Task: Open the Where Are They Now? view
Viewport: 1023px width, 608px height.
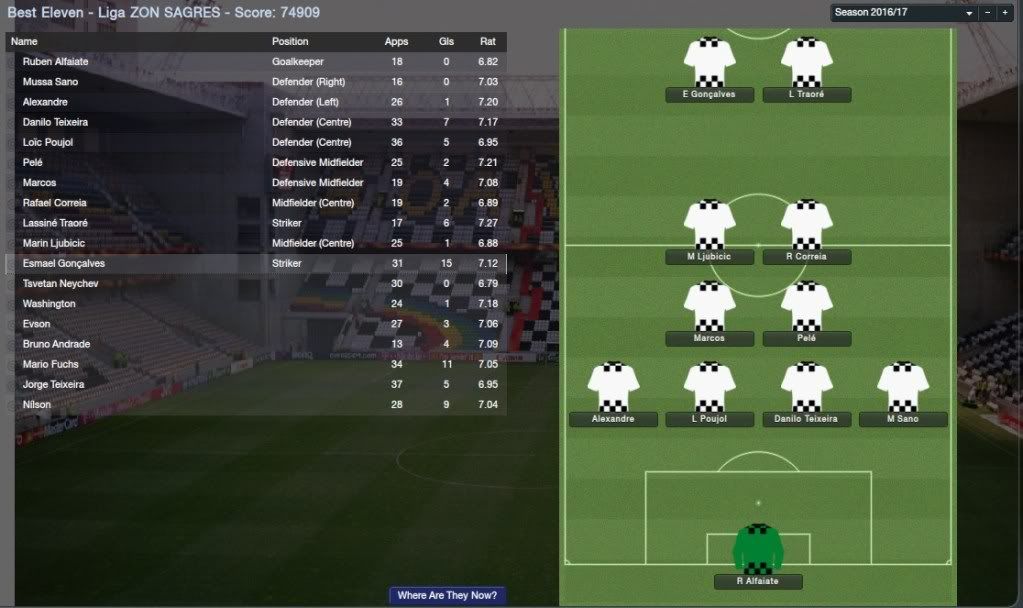Action: click(x=447, y=595)
